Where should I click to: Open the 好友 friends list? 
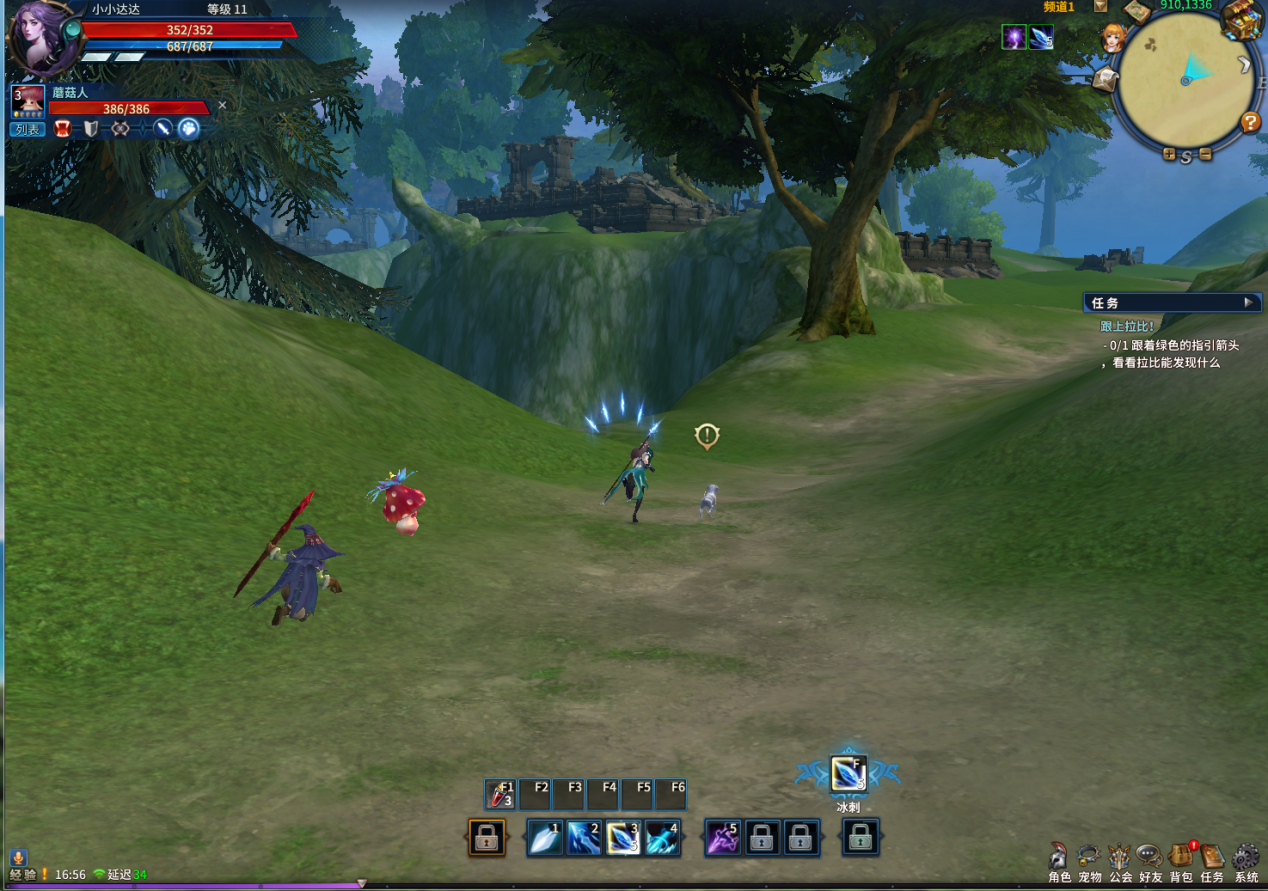pos(1150,858)
